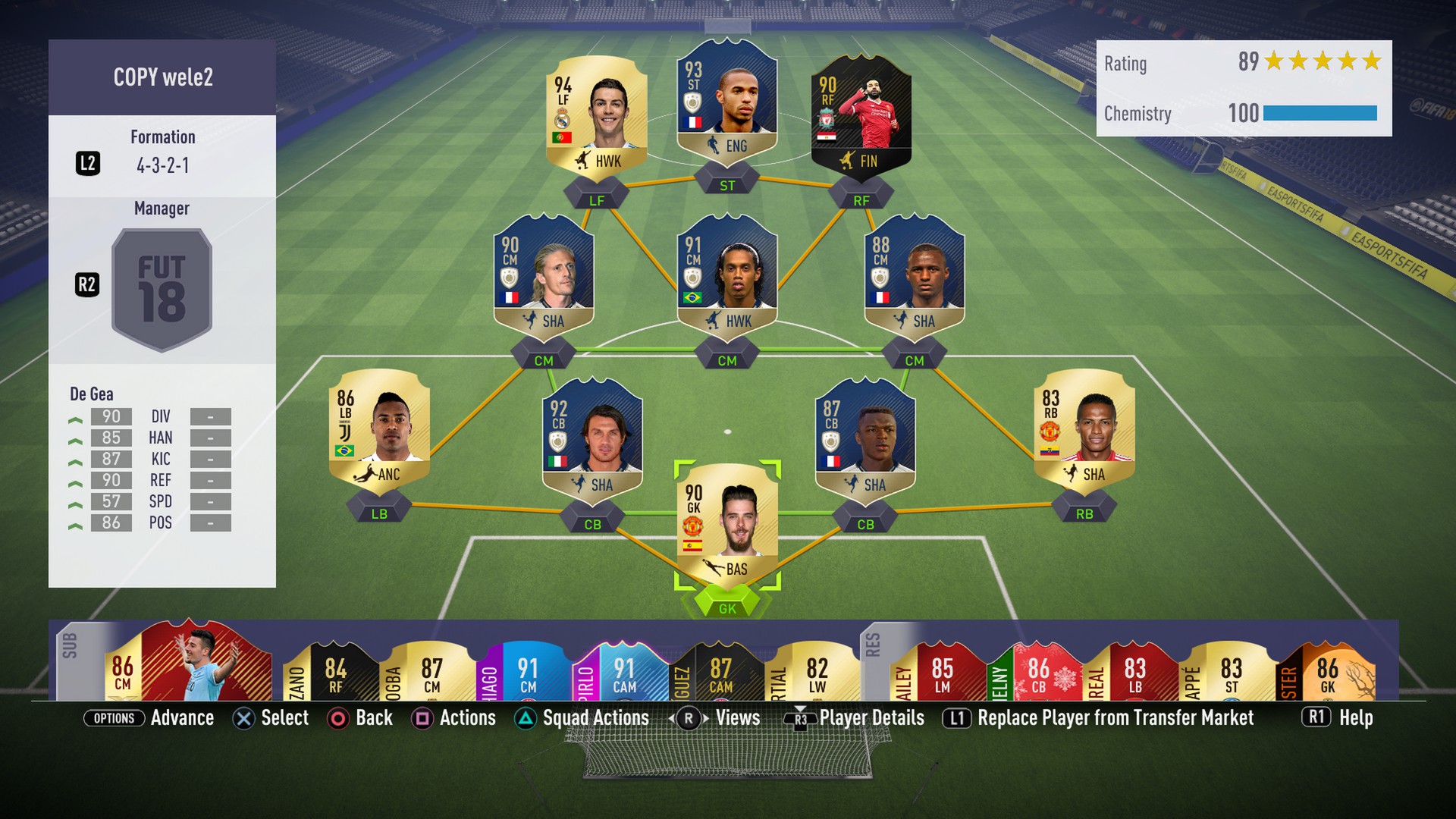
Task: Open the FUT 18 manager slot
Action: (x=162, y=290)
